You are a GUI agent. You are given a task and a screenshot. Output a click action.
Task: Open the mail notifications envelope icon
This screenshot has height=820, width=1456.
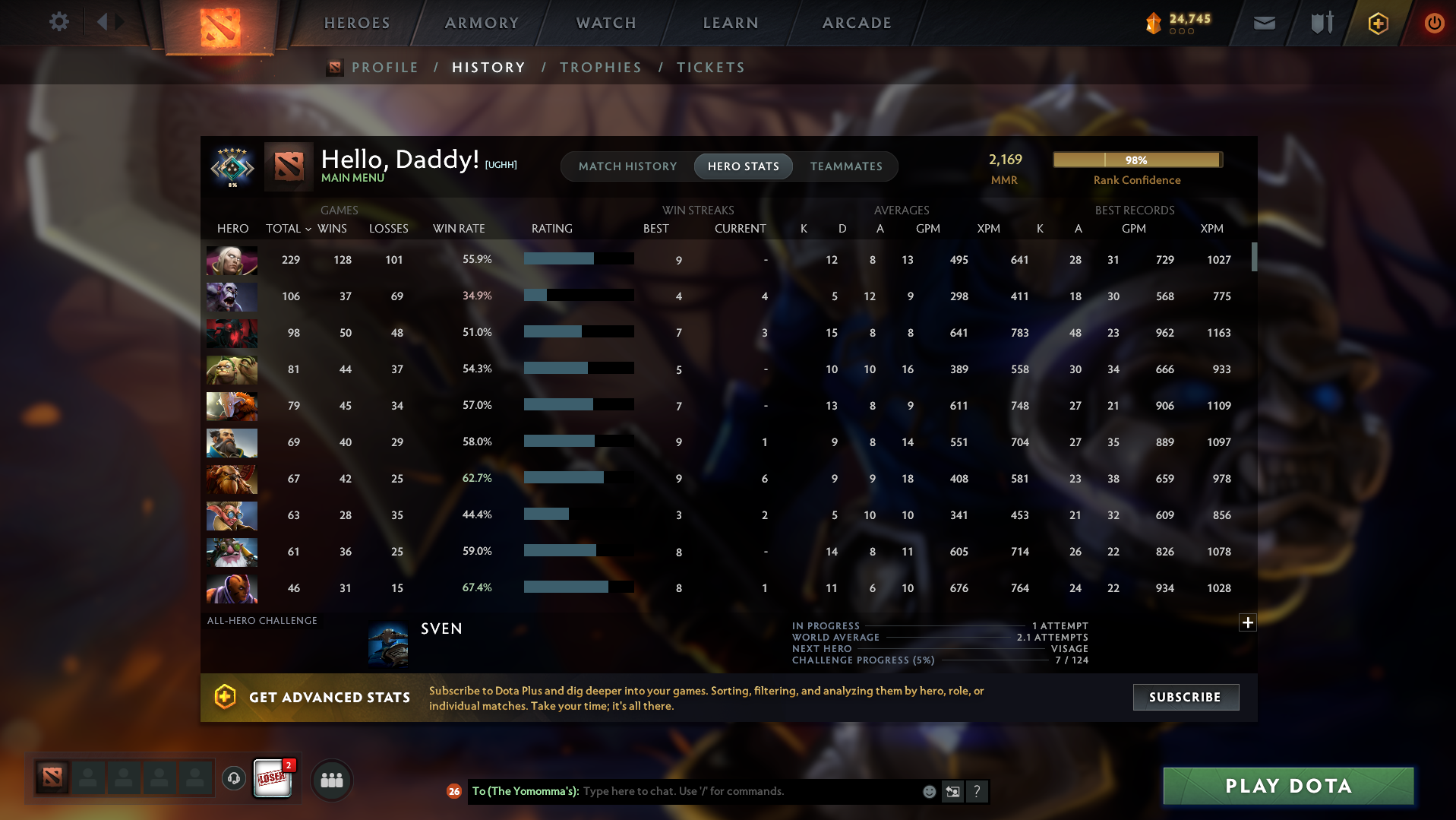pyautogui.click(x=1263, y=23)
